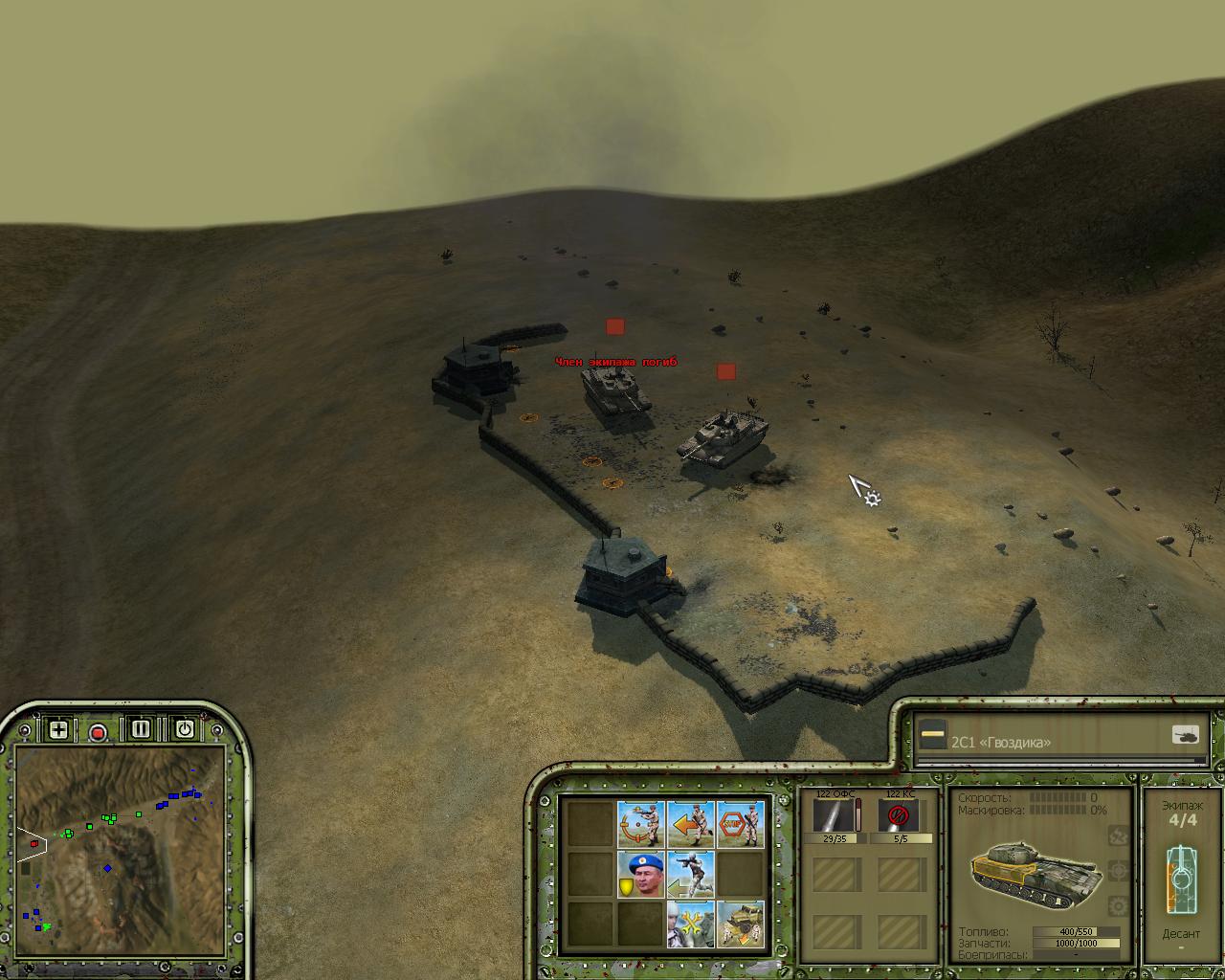Activate the running soldier attack-move command
The width and height of the screenshot is (1225, 980).
691,874
